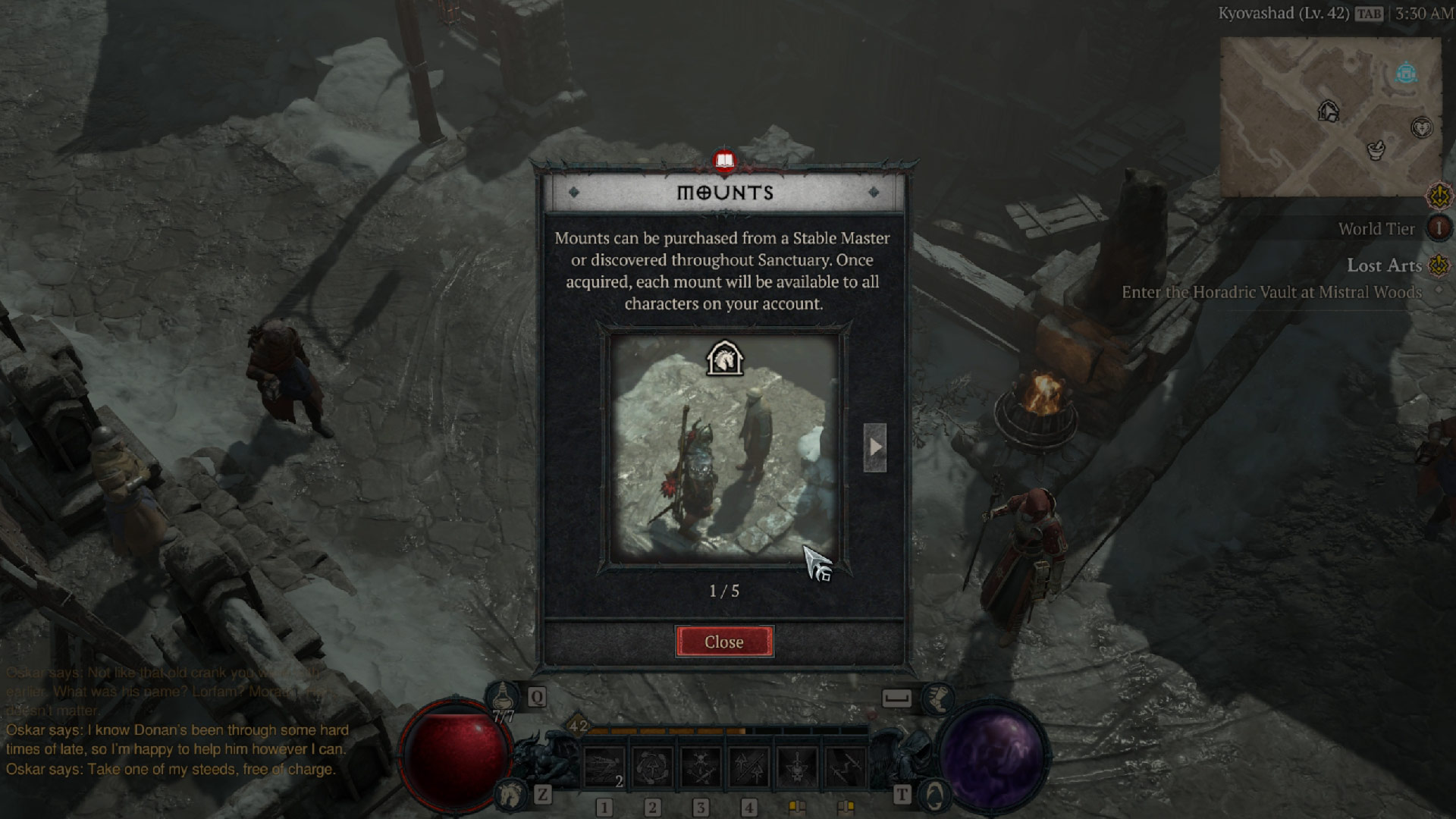Viewport: 1456px width, 819px height.
Task: Activate the twin arrows skill slot
Action: coord(749,767)
